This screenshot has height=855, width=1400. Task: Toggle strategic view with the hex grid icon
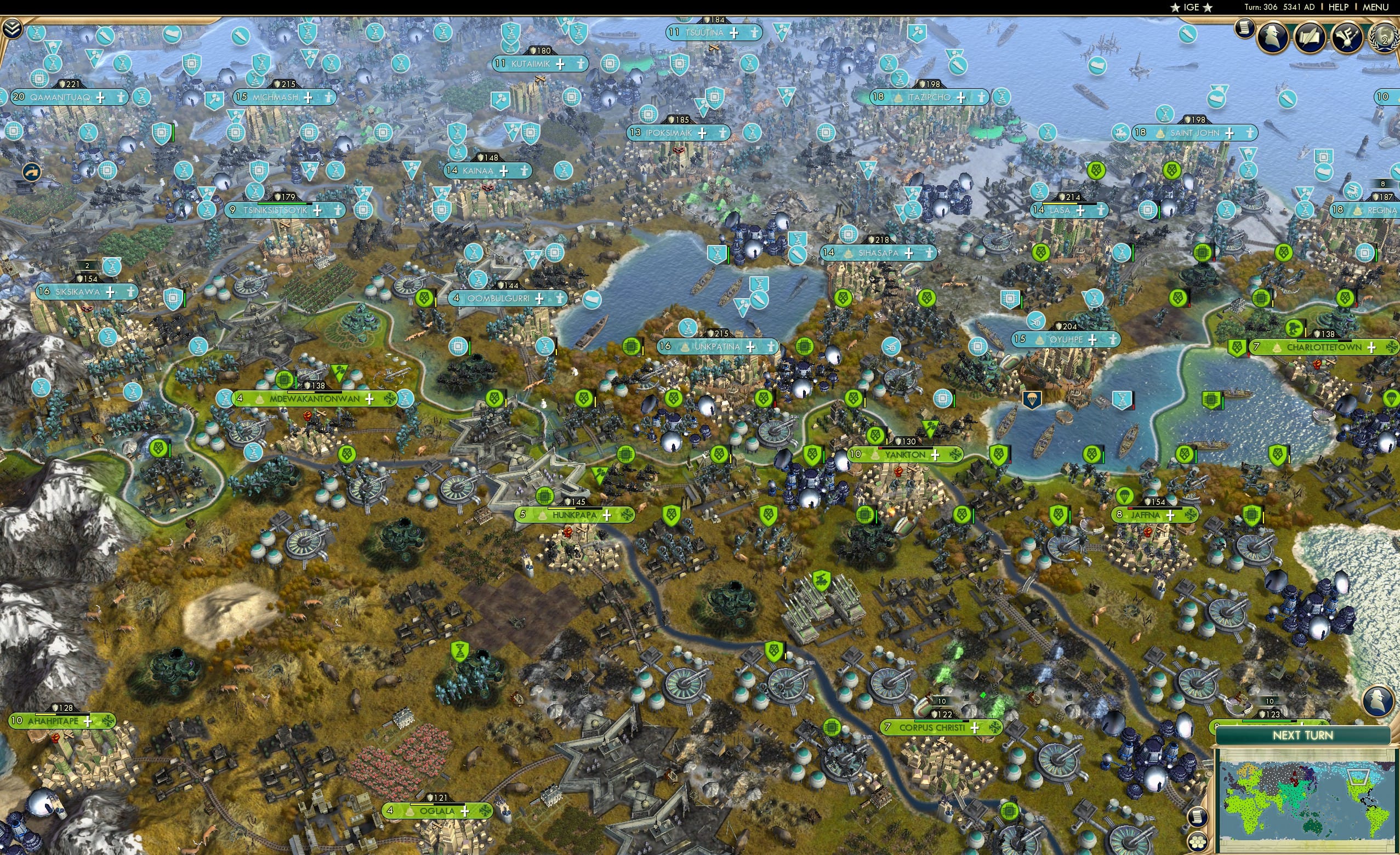pyautogui.click(x=1198, y=842)
